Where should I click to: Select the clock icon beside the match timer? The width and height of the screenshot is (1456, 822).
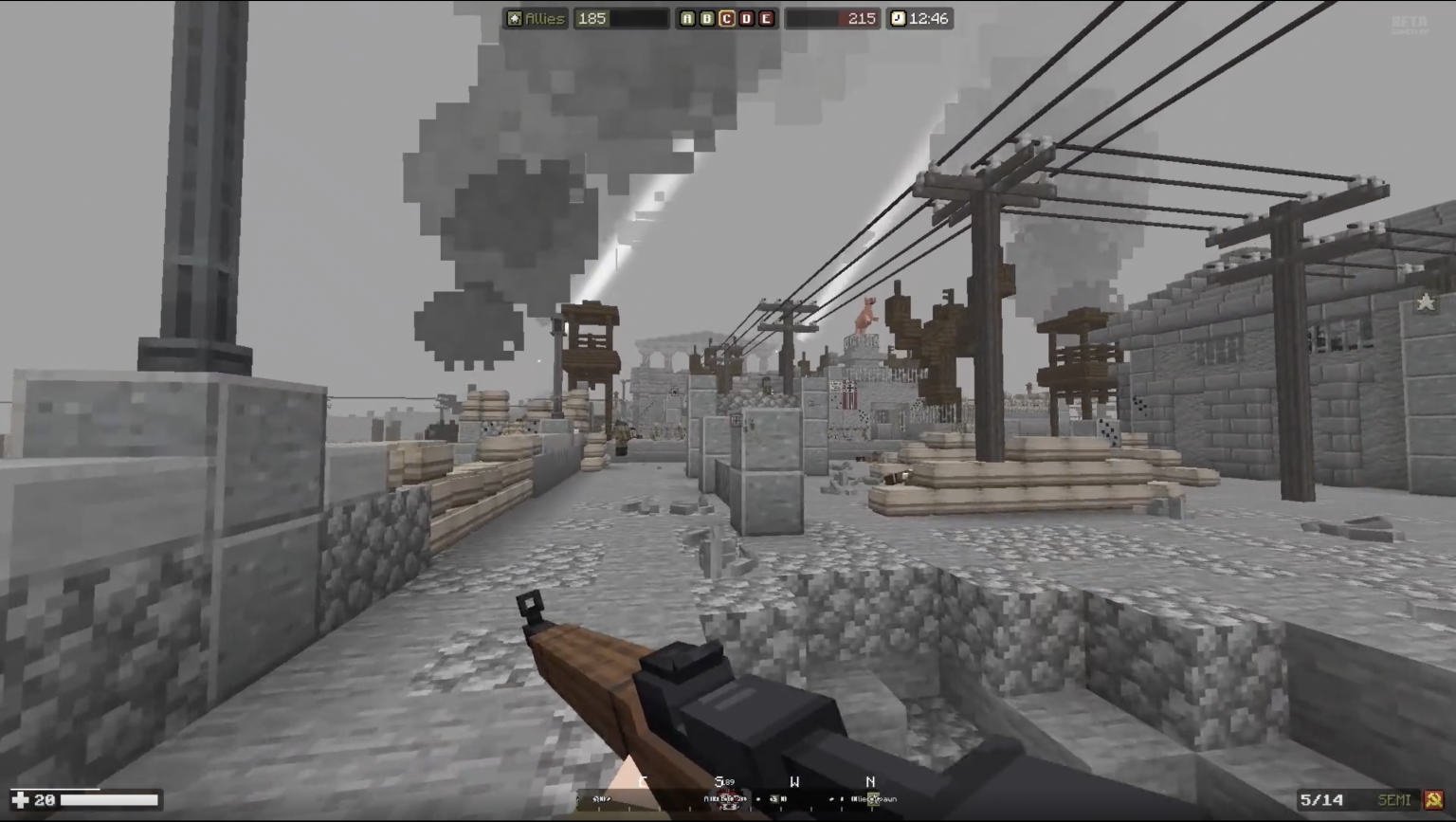point(897,18)
